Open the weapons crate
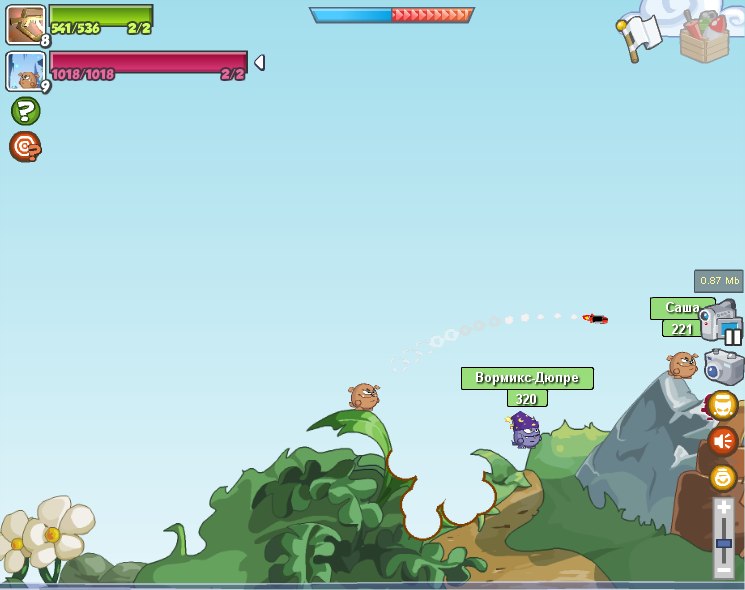The height and width of the screenshot is (590, 745). coord(704,37)
